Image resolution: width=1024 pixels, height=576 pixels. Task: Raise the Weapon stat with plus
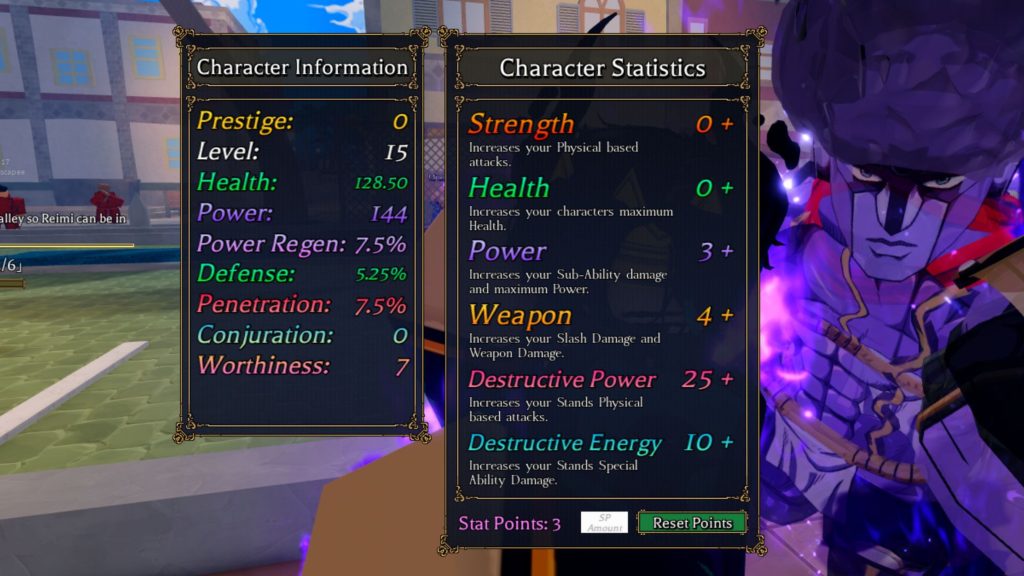(x=727, y=316)
